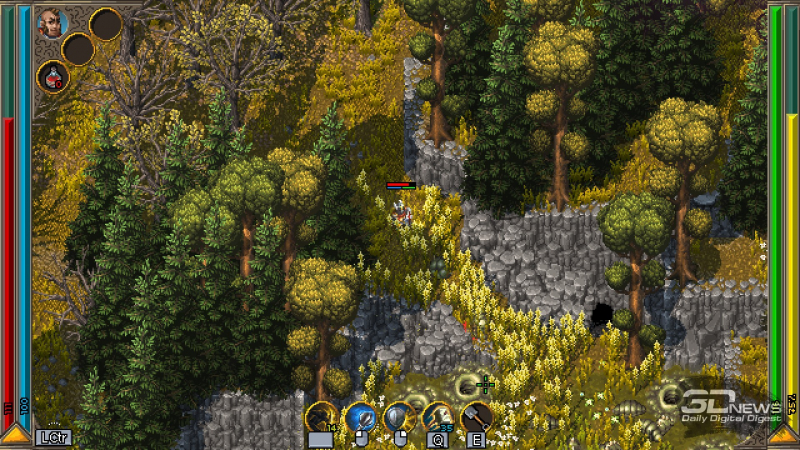Click the gold triangle button at bottom-left corner
Screen dimensions: 800x450
point(14,435)
